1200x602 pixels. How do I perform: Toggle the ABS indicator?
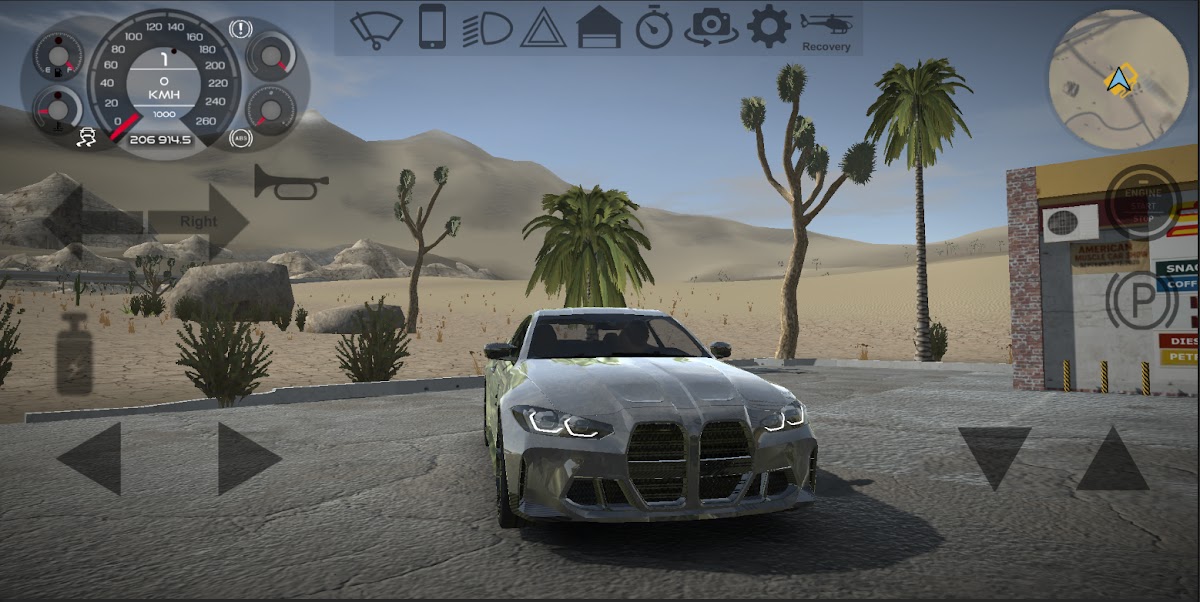(239, 138)
